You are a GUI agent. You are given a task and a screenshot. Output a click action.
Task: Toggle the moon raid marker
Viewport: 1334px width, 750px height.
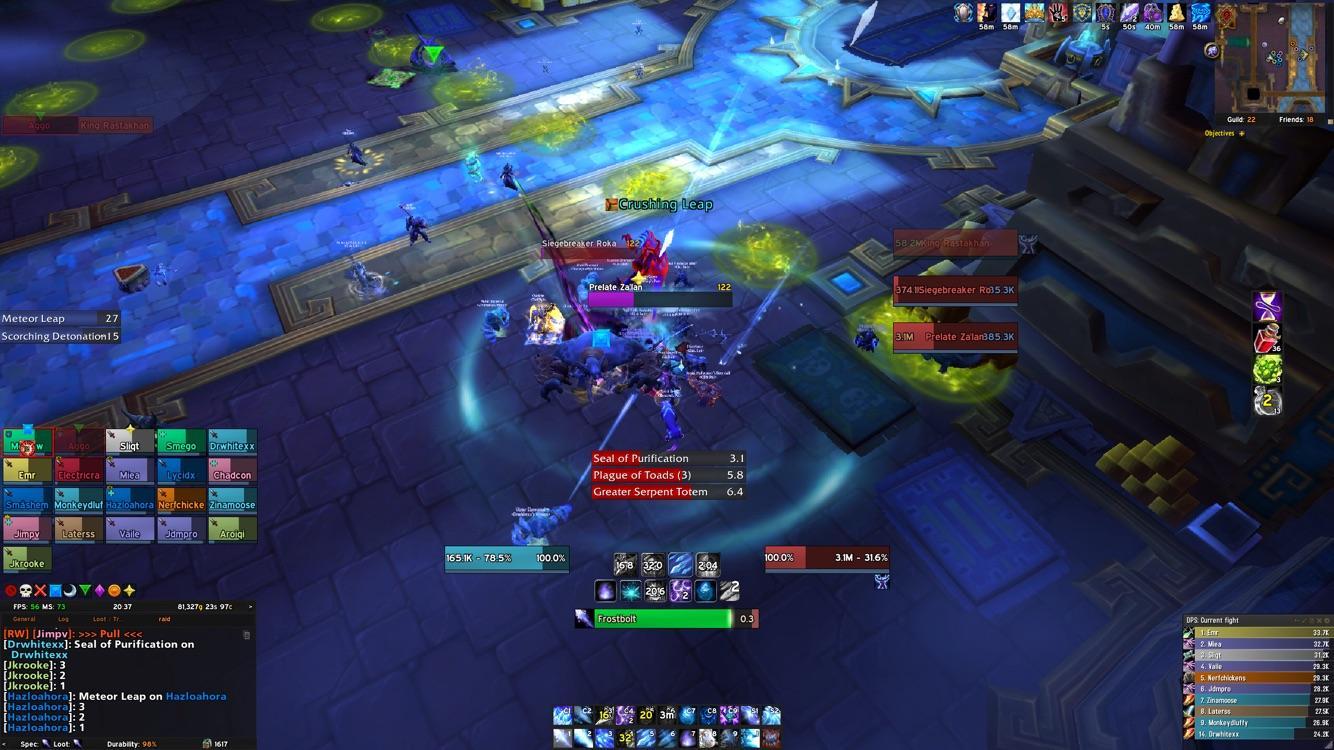click(x=70, y=590)
